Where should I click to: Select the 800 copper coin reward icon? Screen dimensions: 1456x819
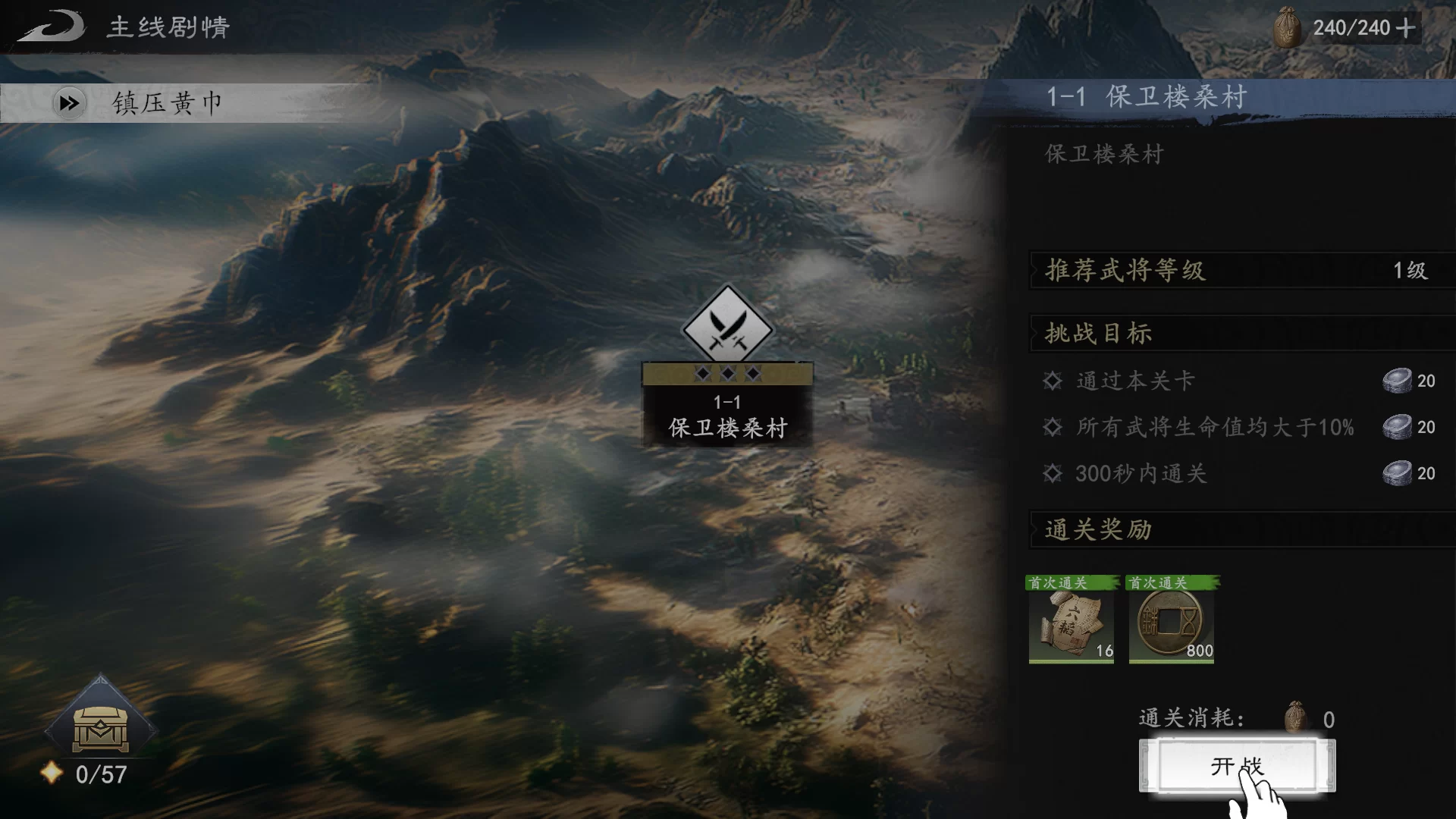coord(1170,623)
